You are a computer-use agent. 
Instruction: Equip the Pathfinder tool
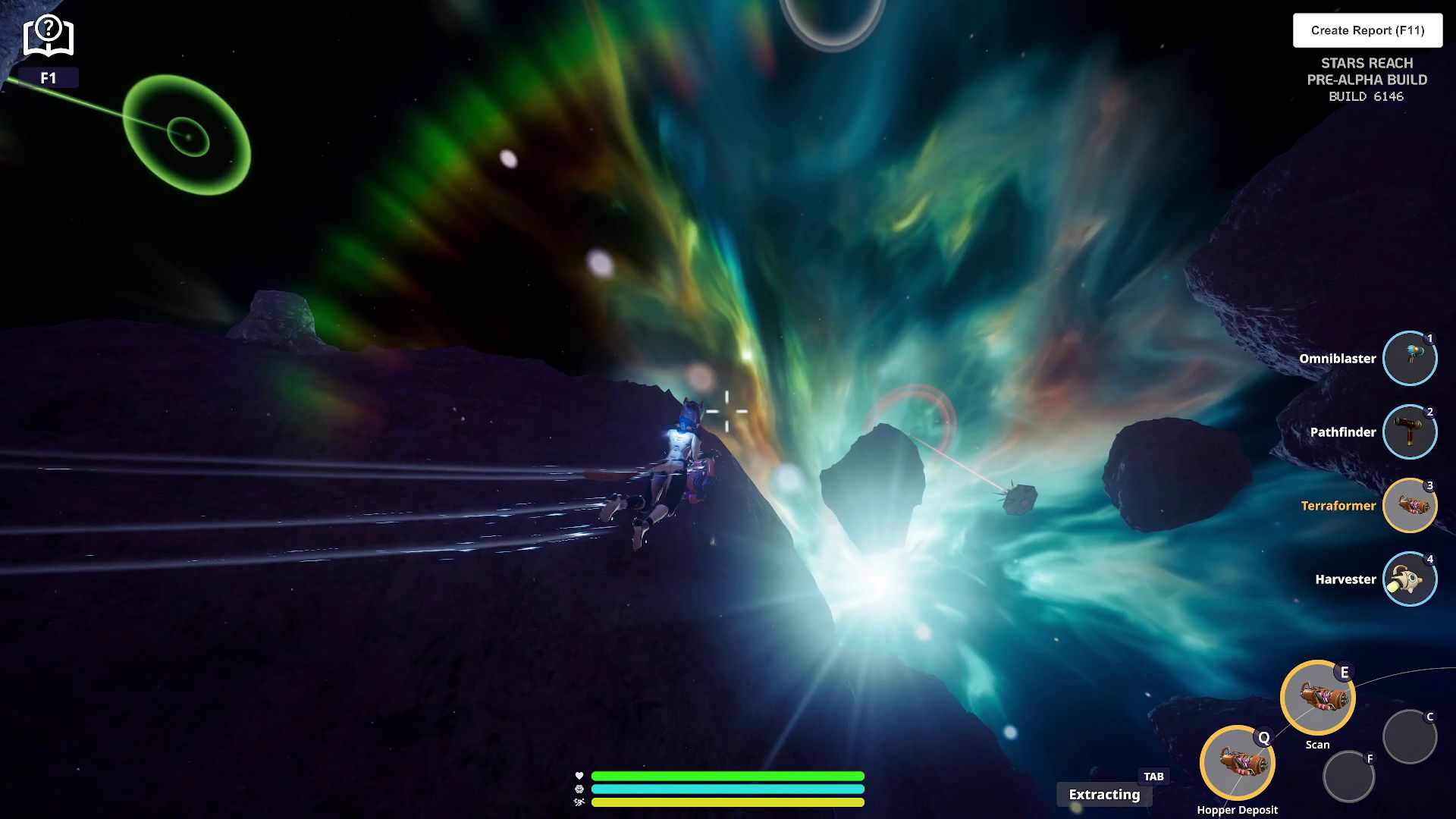click(1409, 432)
